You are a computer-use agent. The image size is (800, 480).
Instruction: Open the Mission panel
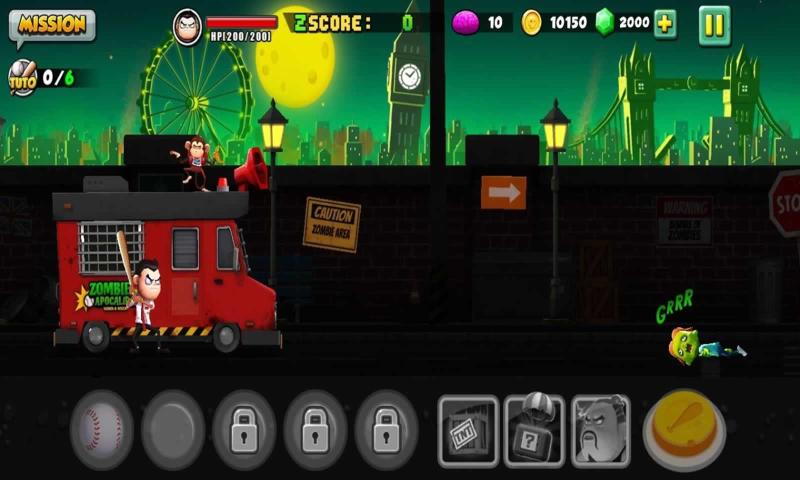(x=52, y=26)
